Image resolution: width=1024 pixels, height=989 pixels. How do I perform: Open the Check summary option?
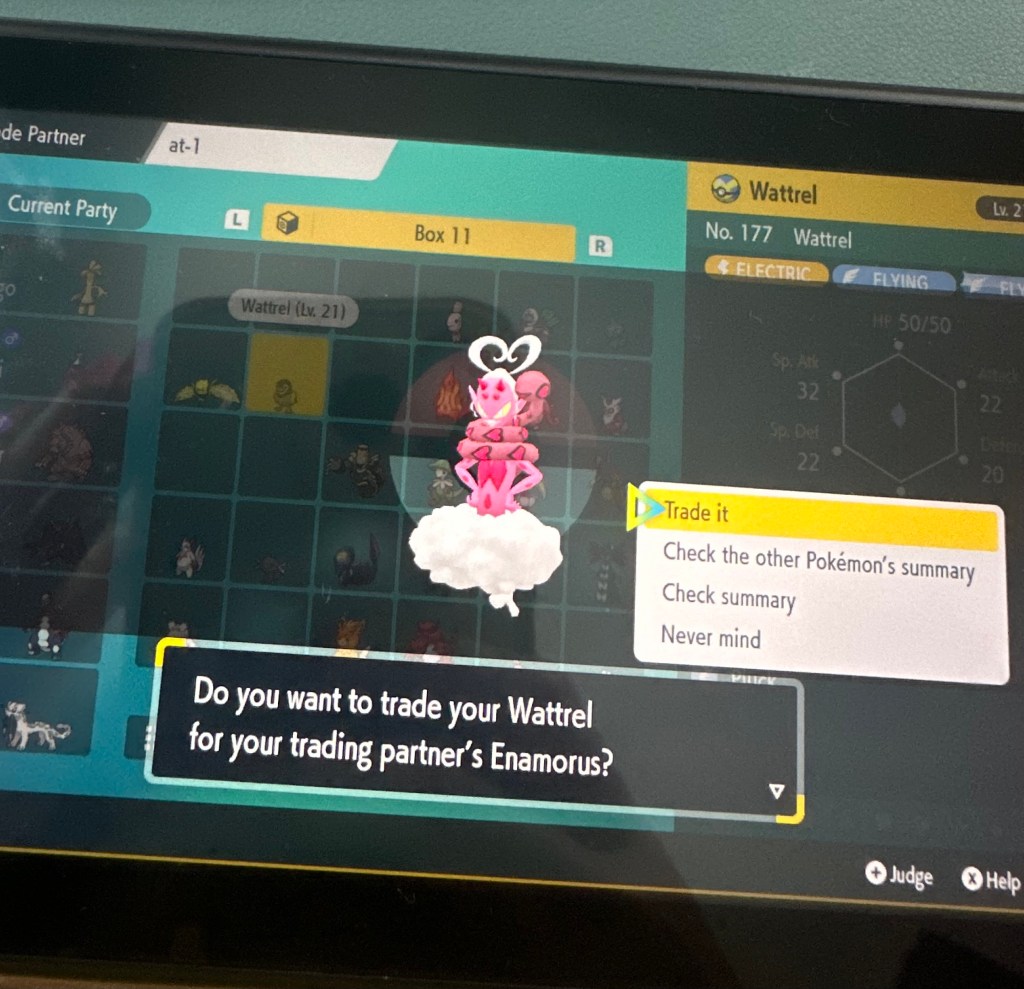coord(728,597)
